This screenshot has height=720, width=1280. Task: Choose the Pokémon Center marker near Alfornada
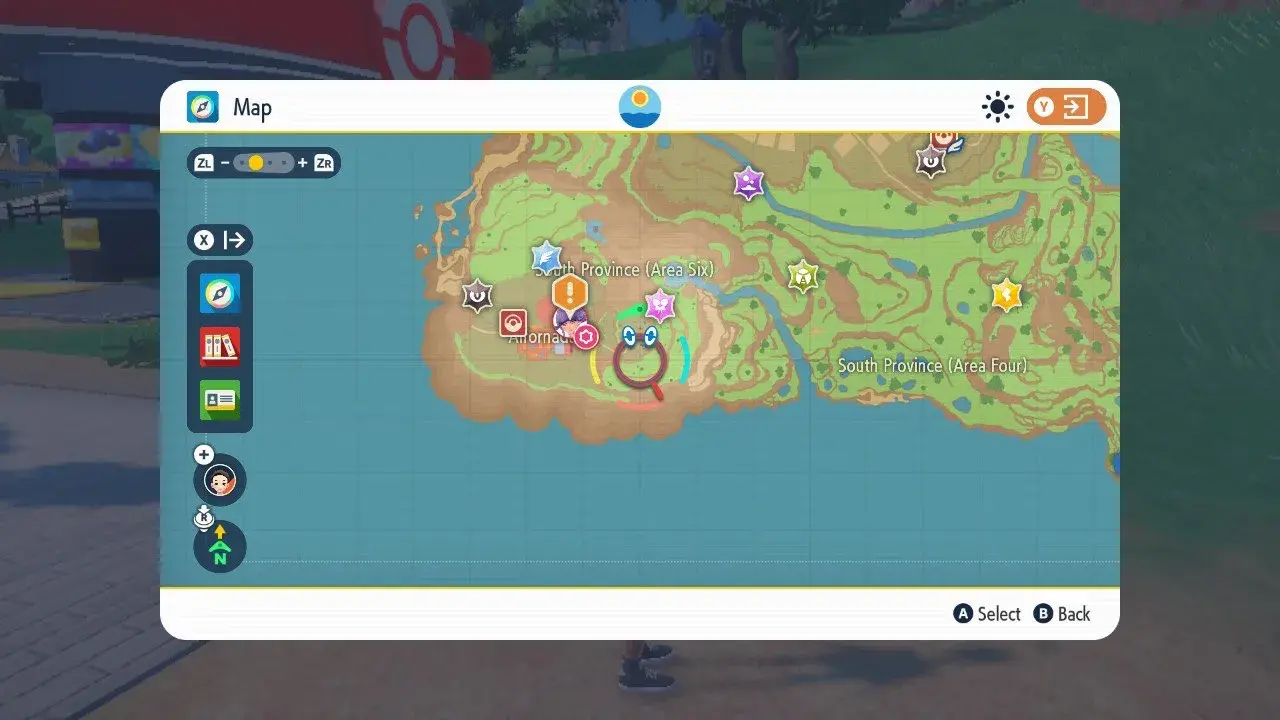tap(513, 323)
